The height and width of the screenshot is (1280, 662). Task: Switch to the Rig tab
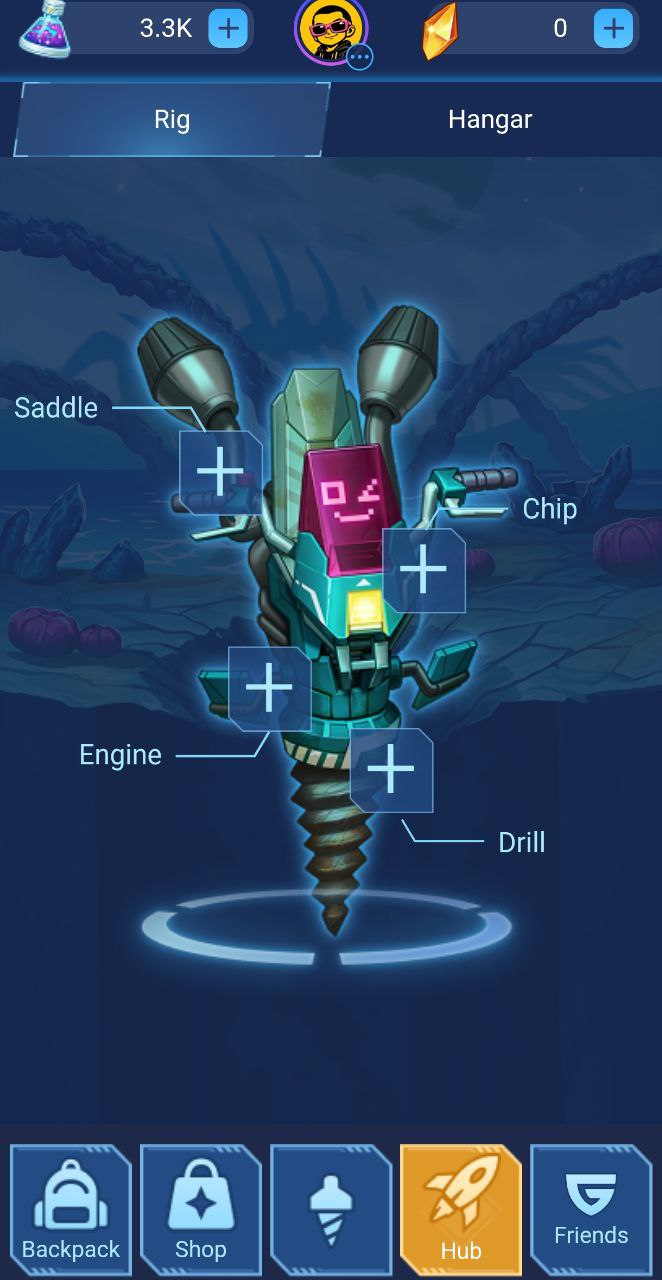[172, 120]
